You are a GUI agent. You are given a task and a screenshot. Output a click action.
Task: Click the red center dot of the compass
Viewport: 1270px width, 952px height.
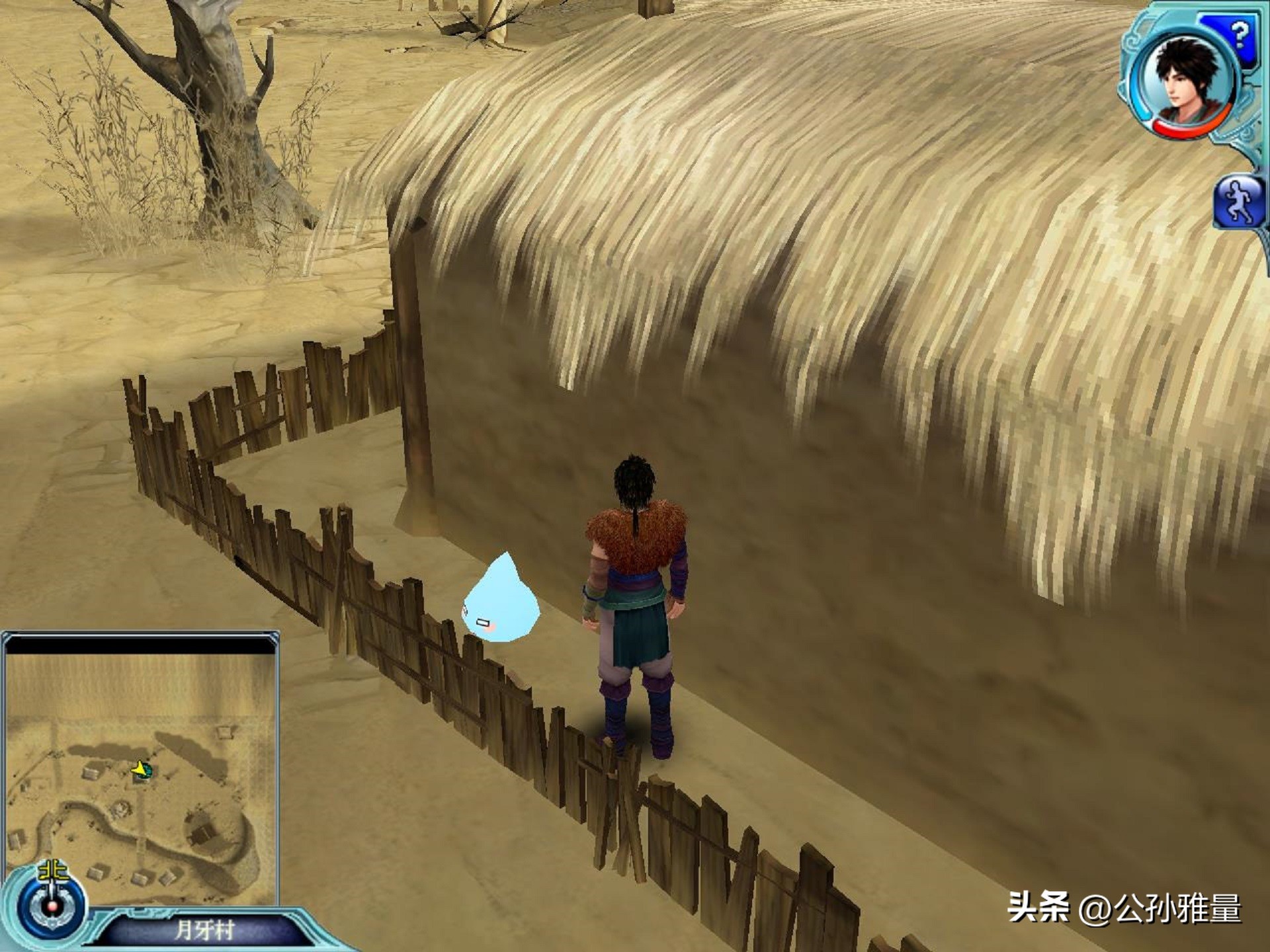click(52, 908)
